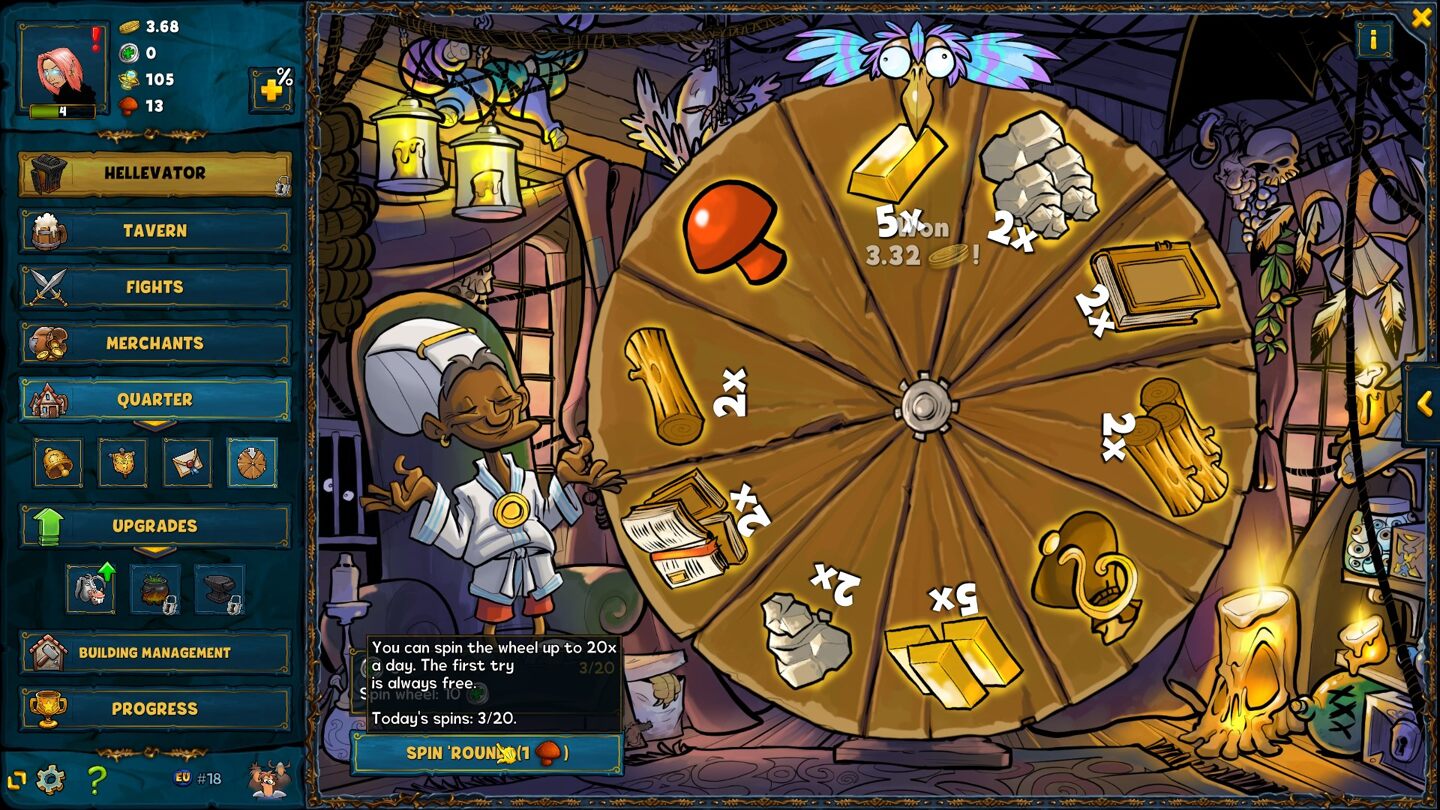Open settings with the gear icon
The width and height of the screenshot is (1440, 810).
point(50,779)
